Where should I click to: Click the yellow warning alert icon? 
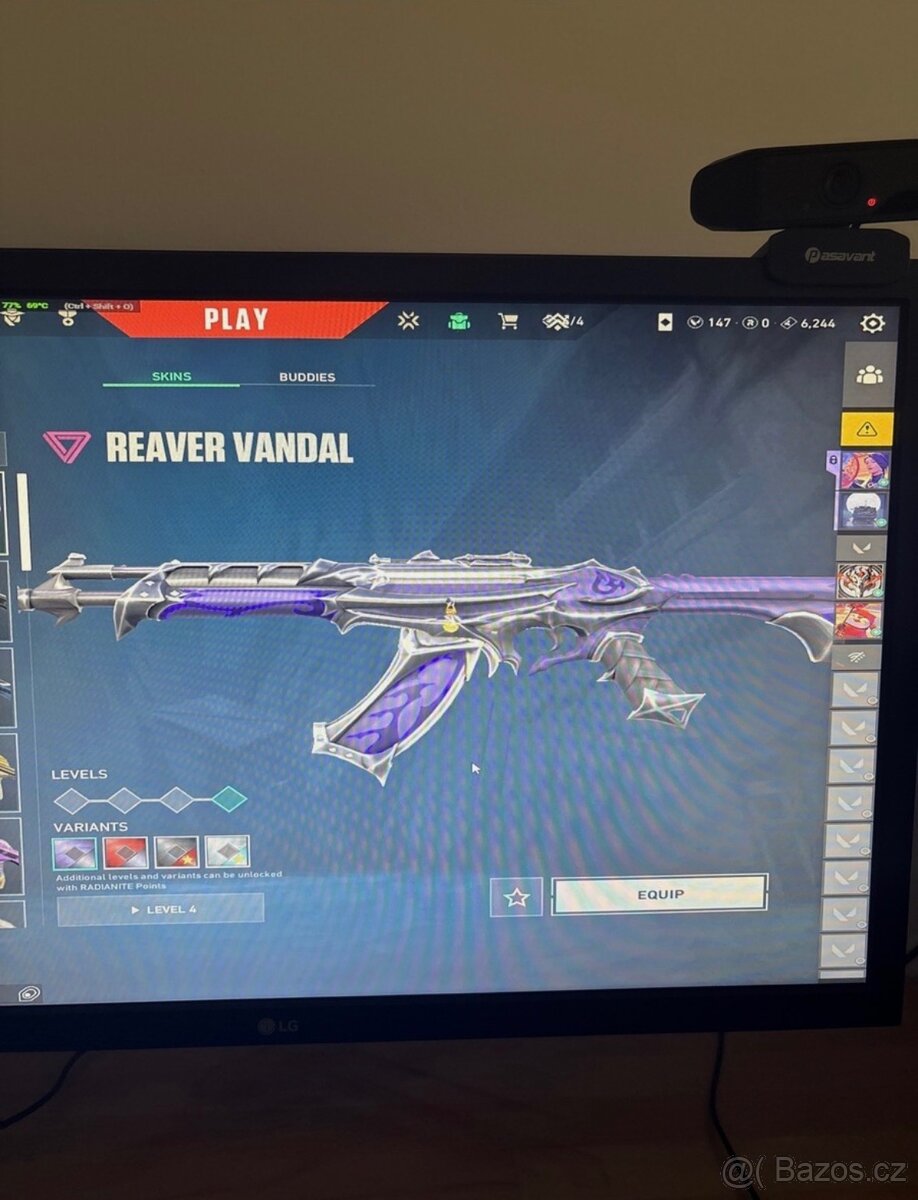pyautogui.click(x=866, y=429)
